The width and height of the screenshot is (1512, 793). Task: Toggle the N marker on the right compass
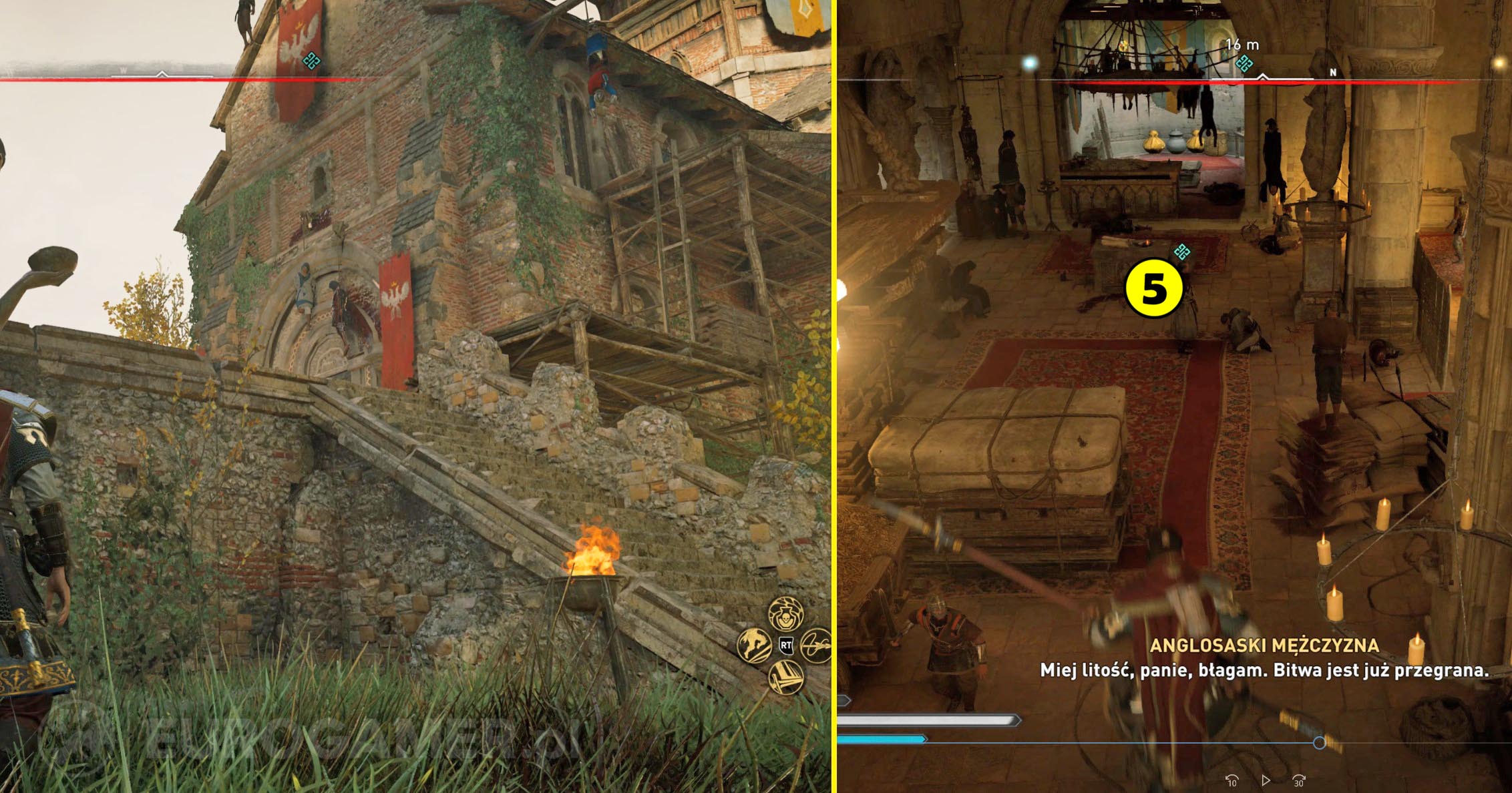pos(1333,72)
